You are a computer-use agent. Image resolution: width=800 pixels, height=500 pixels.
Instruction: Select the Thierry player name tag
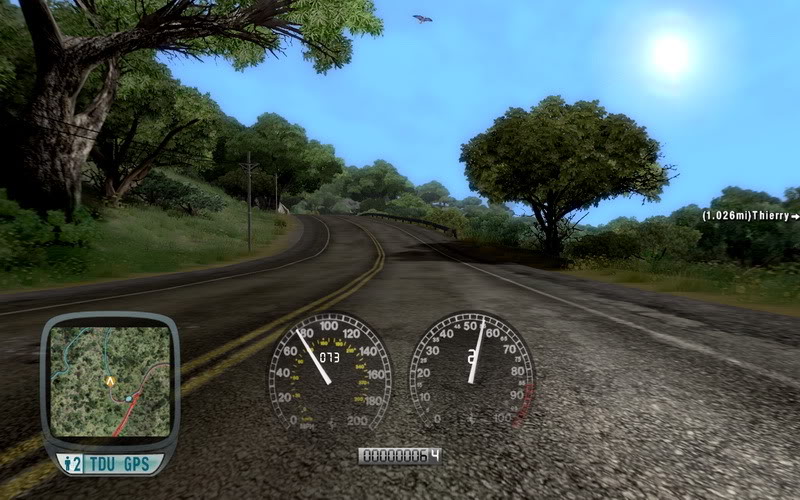coord(750,215)
